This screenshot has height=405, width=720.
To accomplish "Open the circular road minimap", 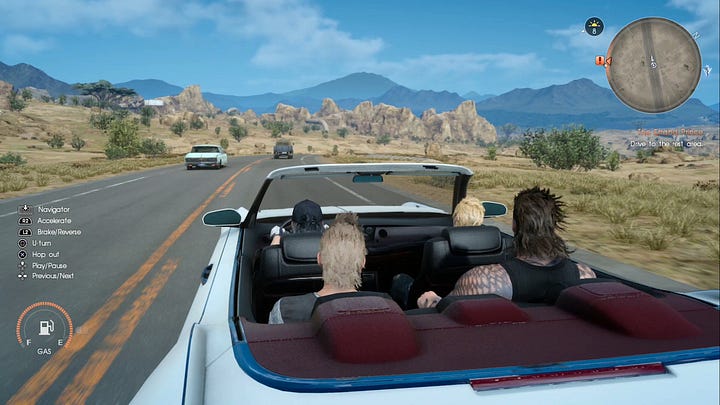I will pos(653,65).
